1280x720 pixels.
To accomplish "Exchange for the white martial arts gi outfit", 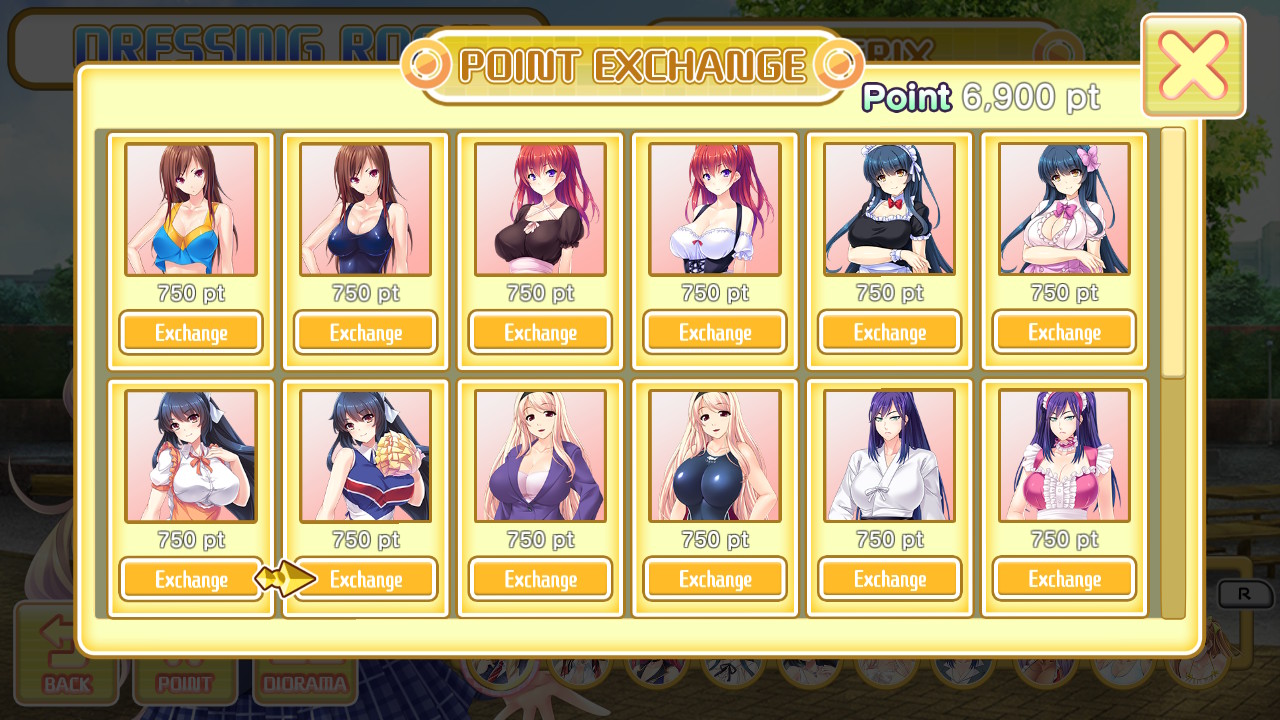I will point(889,579).
